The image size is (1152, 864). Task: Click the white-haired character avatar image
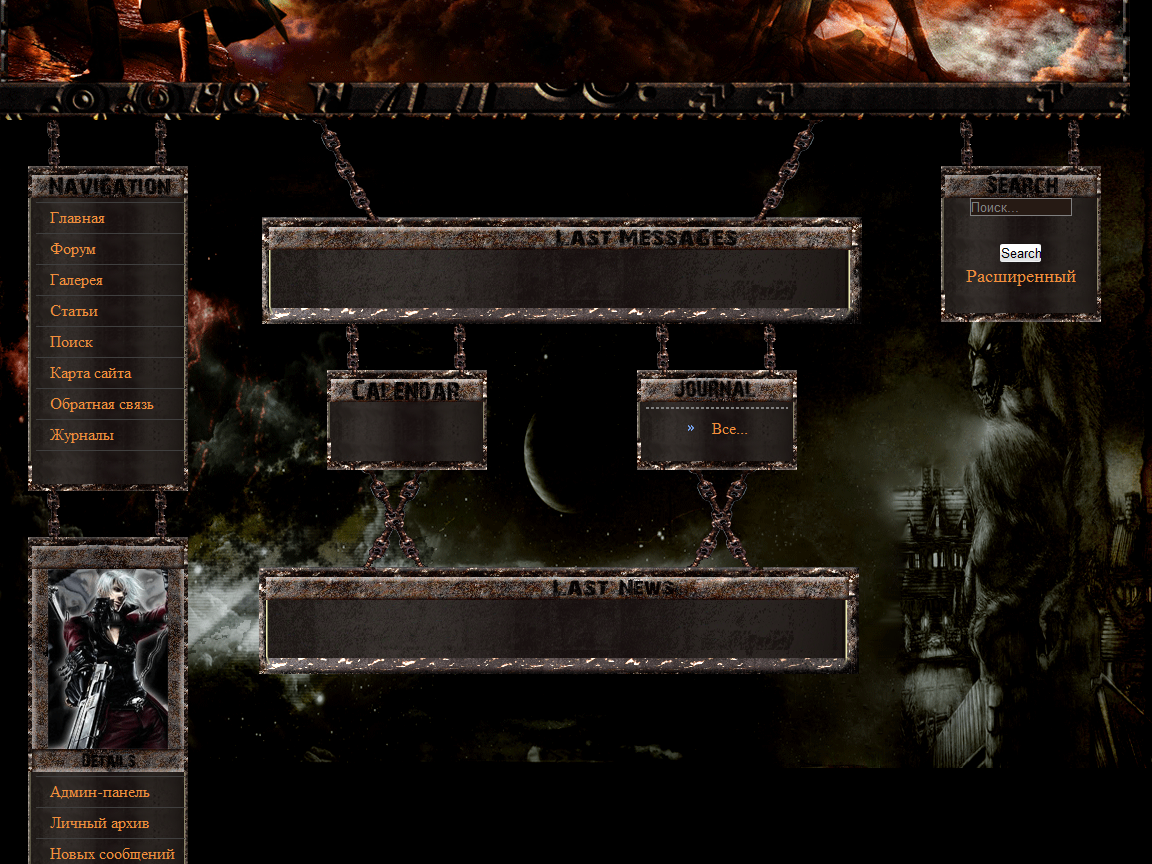click(x=108, y=658)
